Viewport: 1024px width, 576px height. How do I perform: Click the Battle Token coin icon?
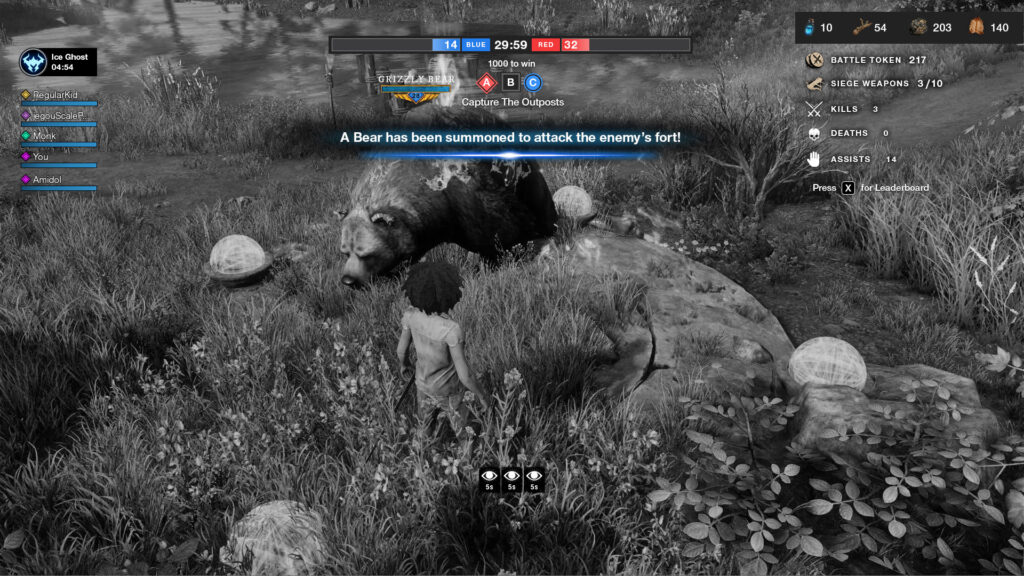pyautogui.click(x=814, y=60)
